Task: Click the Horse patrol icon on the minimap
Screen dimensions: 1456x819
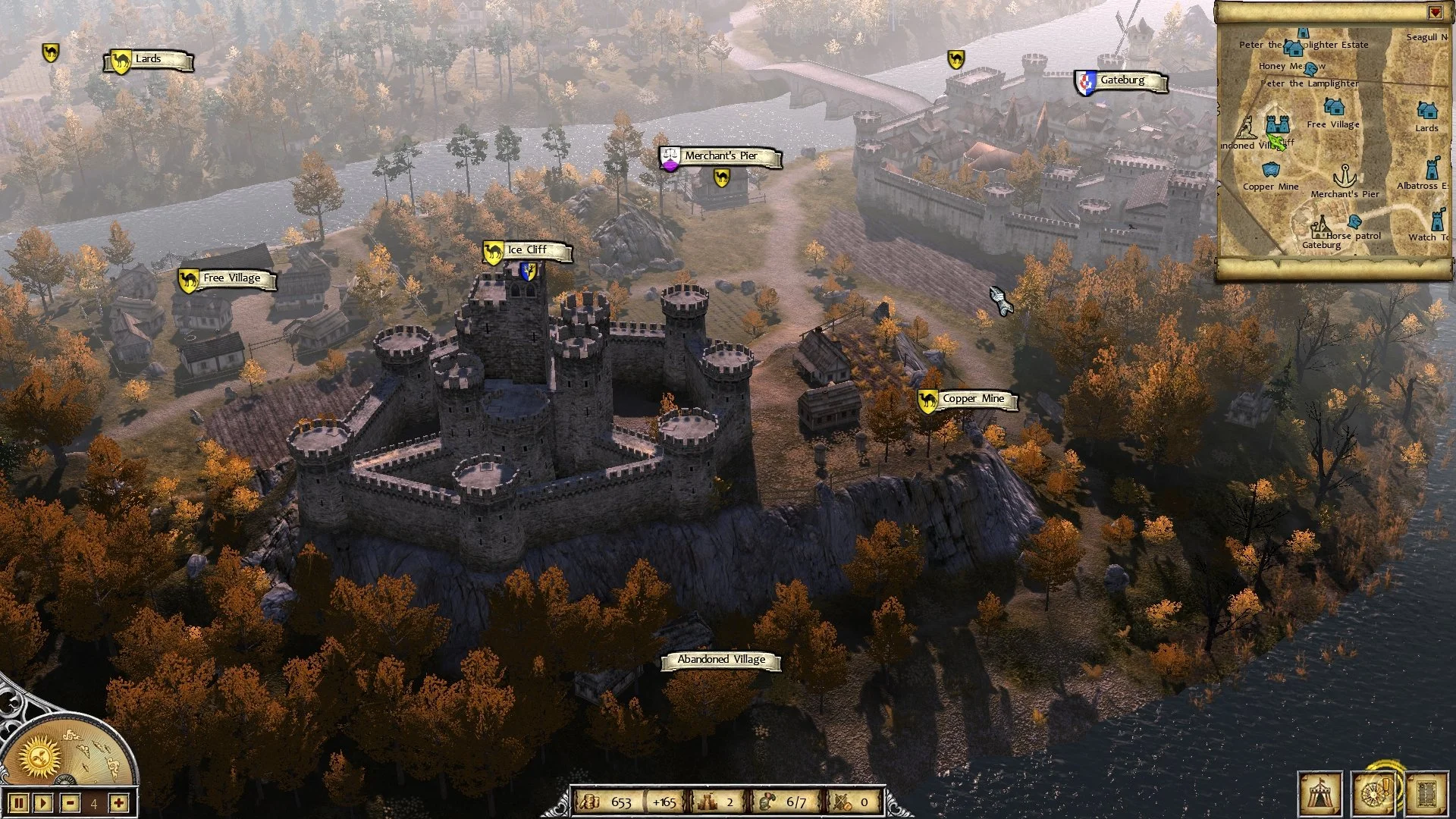Action: pyautogui.click(x=1355, y=222)
